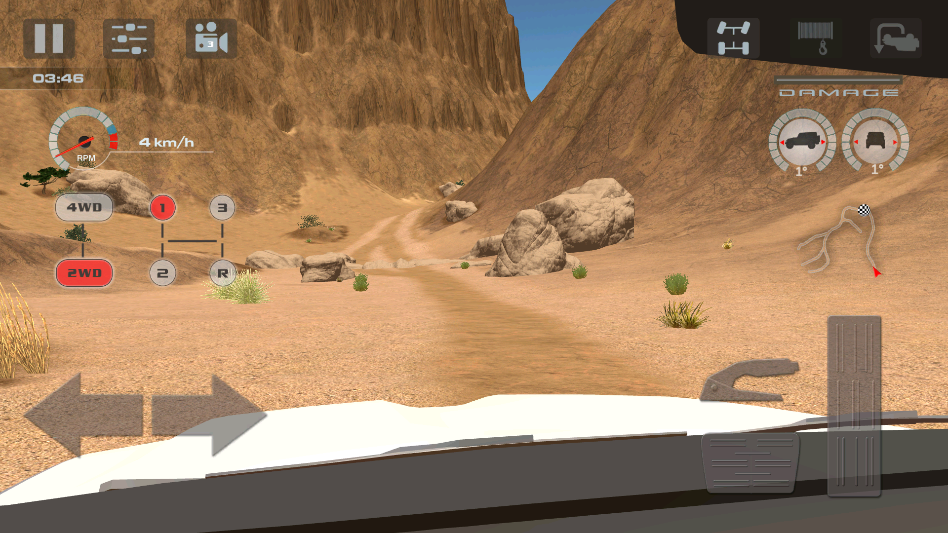Open the trail route minimap
This screenshot has height=533, width=948.
(842, 240)
